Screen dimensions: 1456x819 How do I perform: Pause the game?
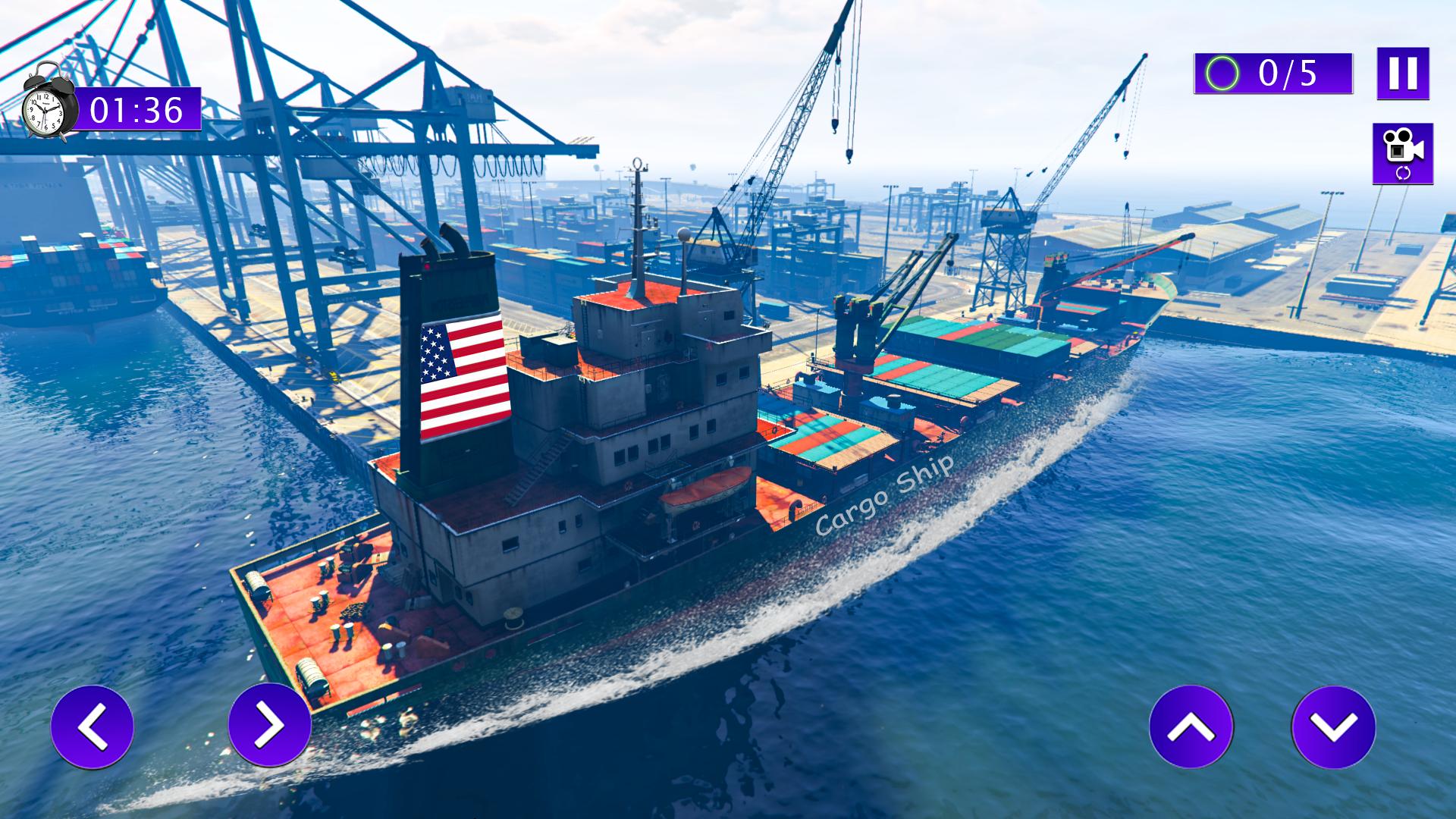coord(1403,73)
